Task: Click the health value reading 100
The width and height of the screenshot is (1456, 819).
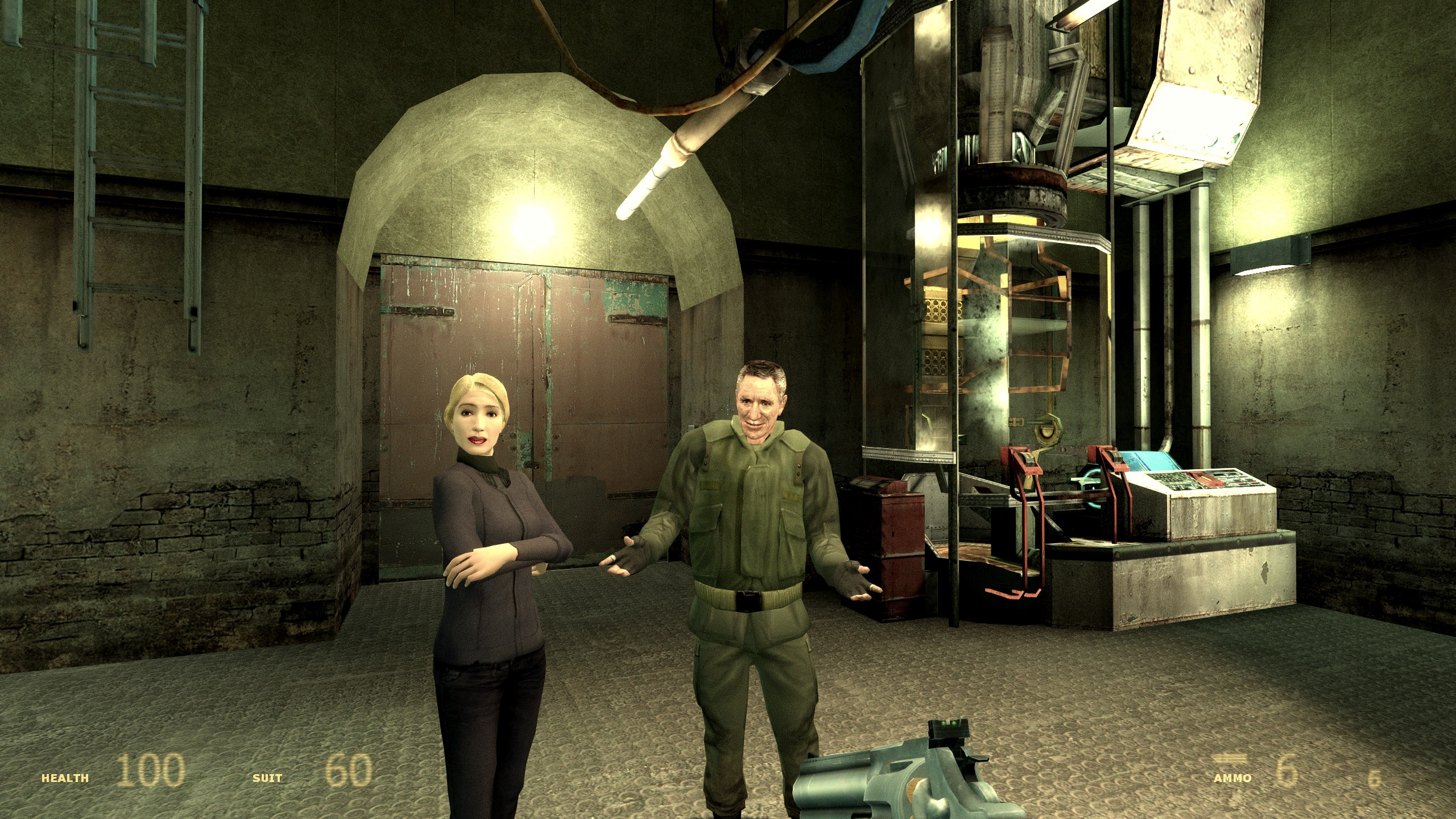Action: point(152,771)
